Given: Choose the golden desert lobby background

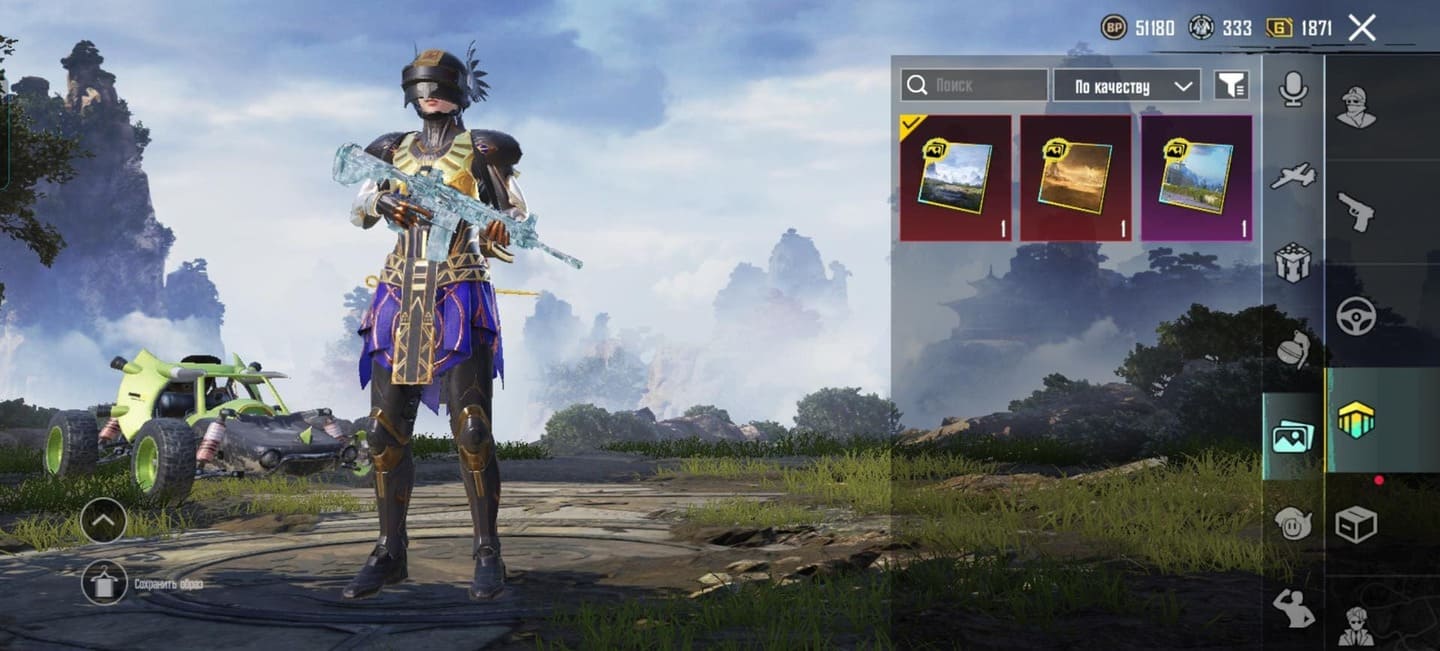Looking at the screenshot, I should tap(1075, 178).
